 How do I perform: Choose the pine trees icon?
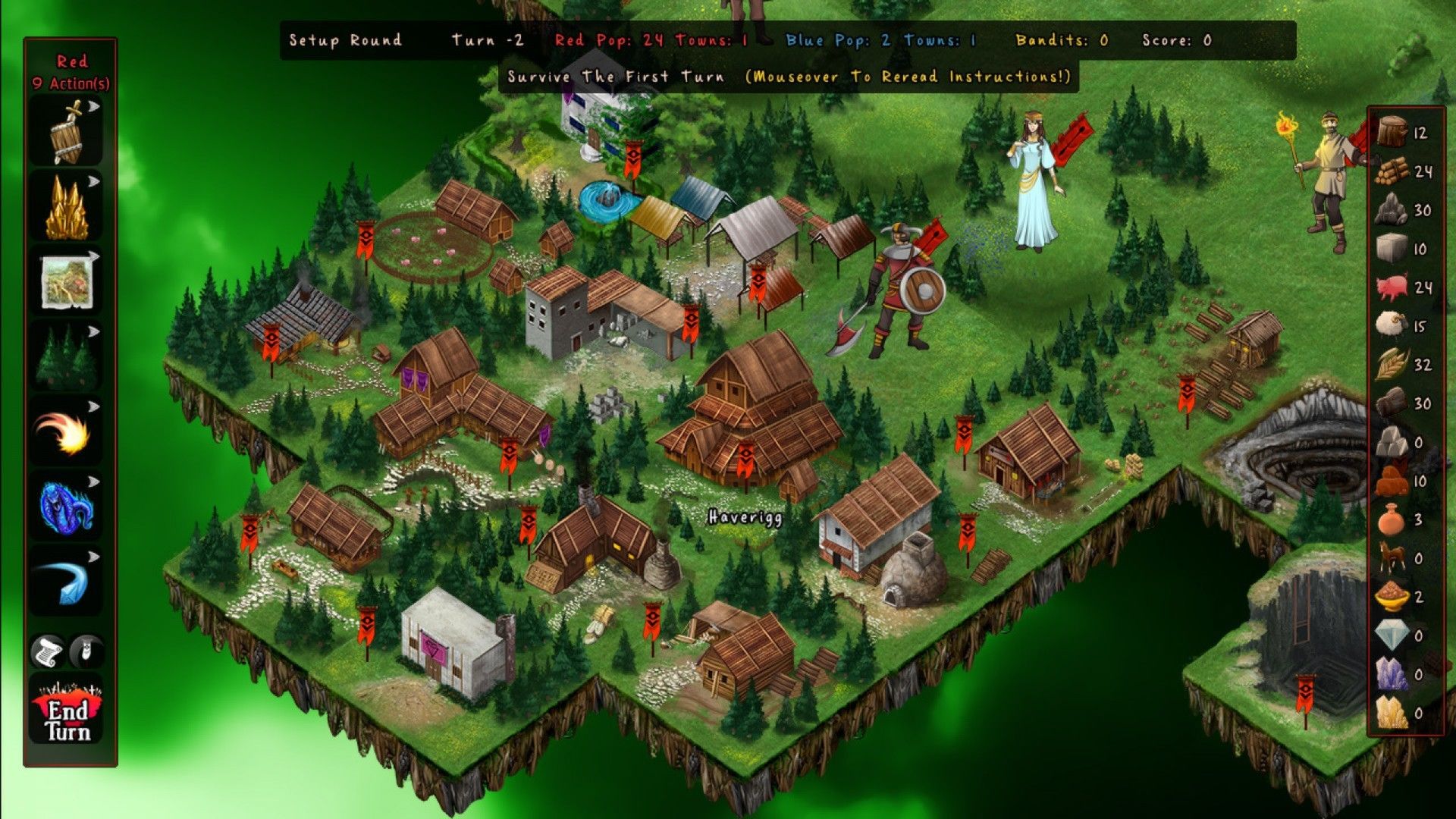(x=67, y=357)
